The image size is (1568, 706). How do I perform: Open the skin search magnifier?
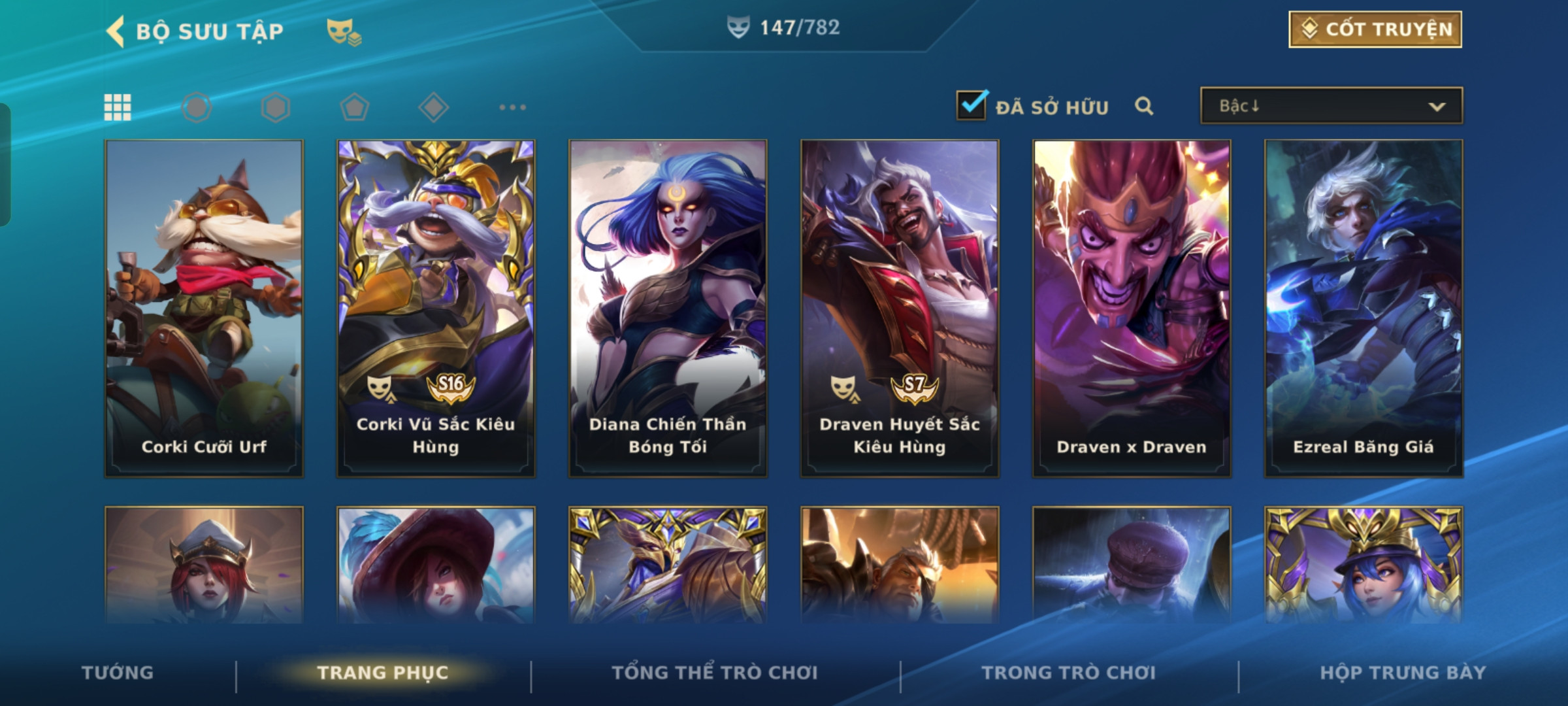coord(1144,106)
